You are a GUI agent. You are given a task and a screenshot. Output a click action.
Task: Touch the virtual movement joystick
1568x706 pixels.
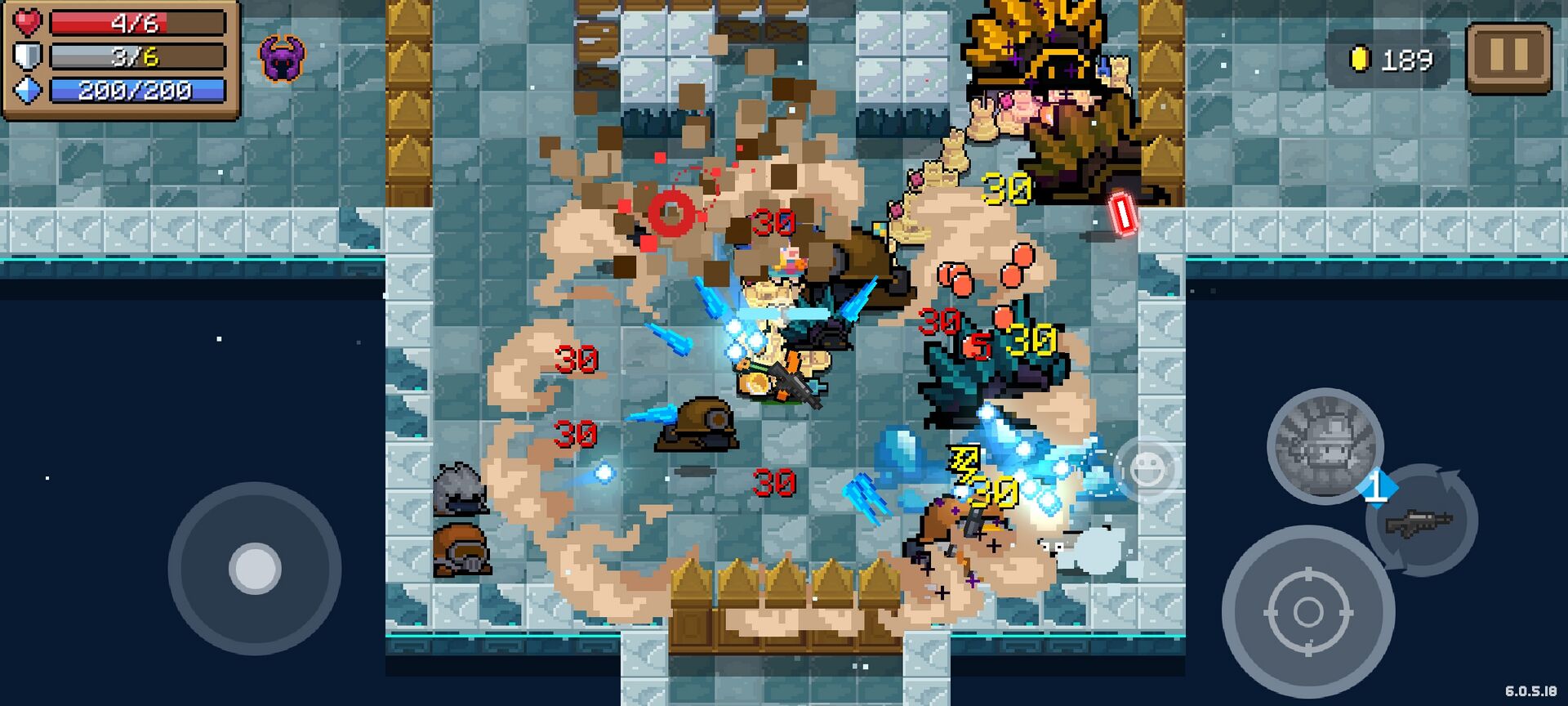255,569
